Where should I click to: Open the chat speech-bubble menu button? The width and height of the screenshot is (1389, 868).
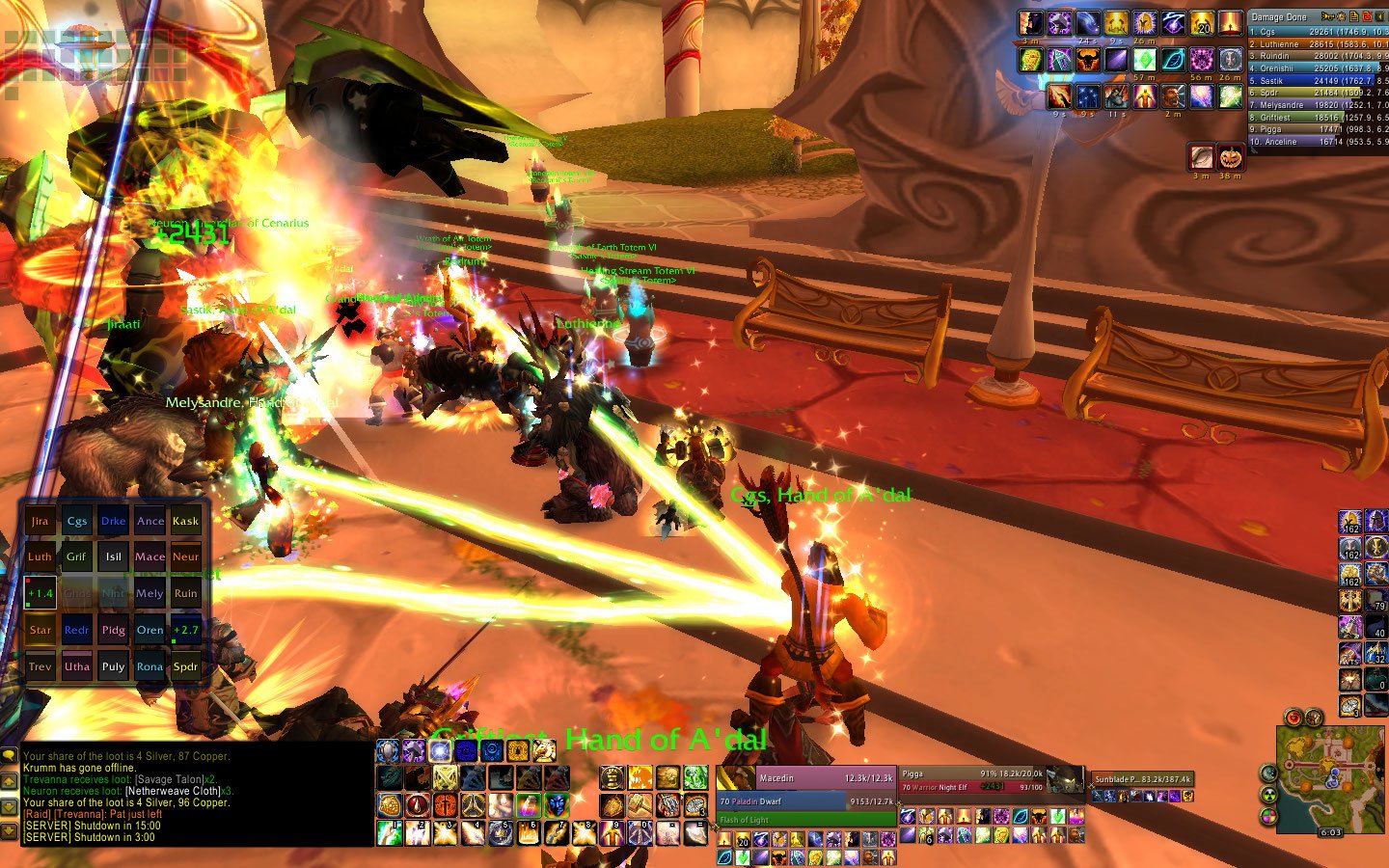[10, 756]
